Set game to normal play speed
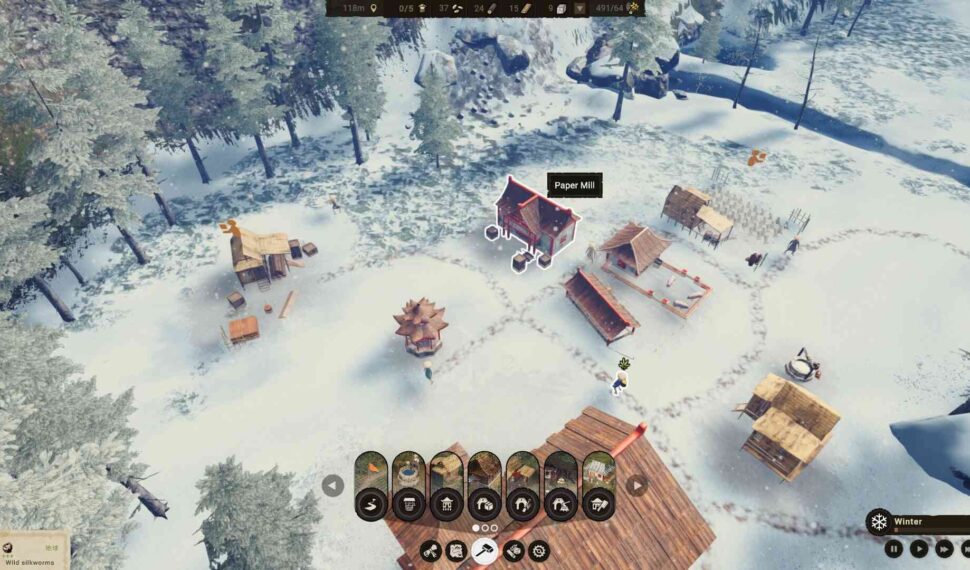The height and width of the screenshot is (570, 970). click(x=918, y=548)
